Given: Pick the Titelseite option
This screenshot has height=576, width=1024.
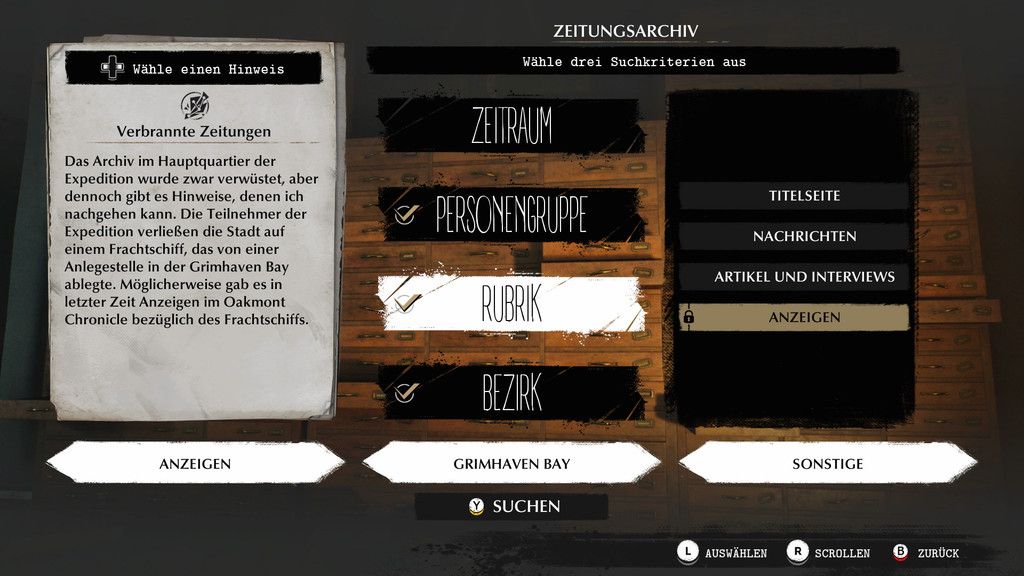Looking at the screenshot, I should tap(794, 196).
